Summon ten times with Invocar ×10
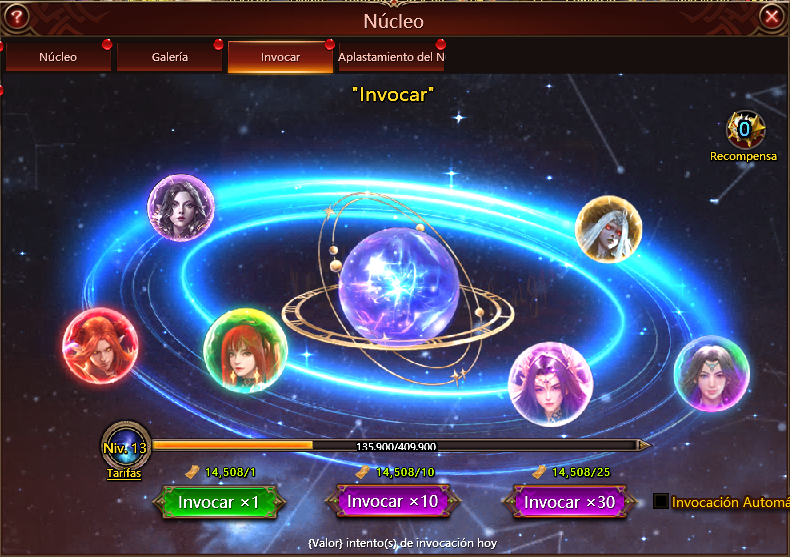790x557 pixels. [x=391, y=501]
